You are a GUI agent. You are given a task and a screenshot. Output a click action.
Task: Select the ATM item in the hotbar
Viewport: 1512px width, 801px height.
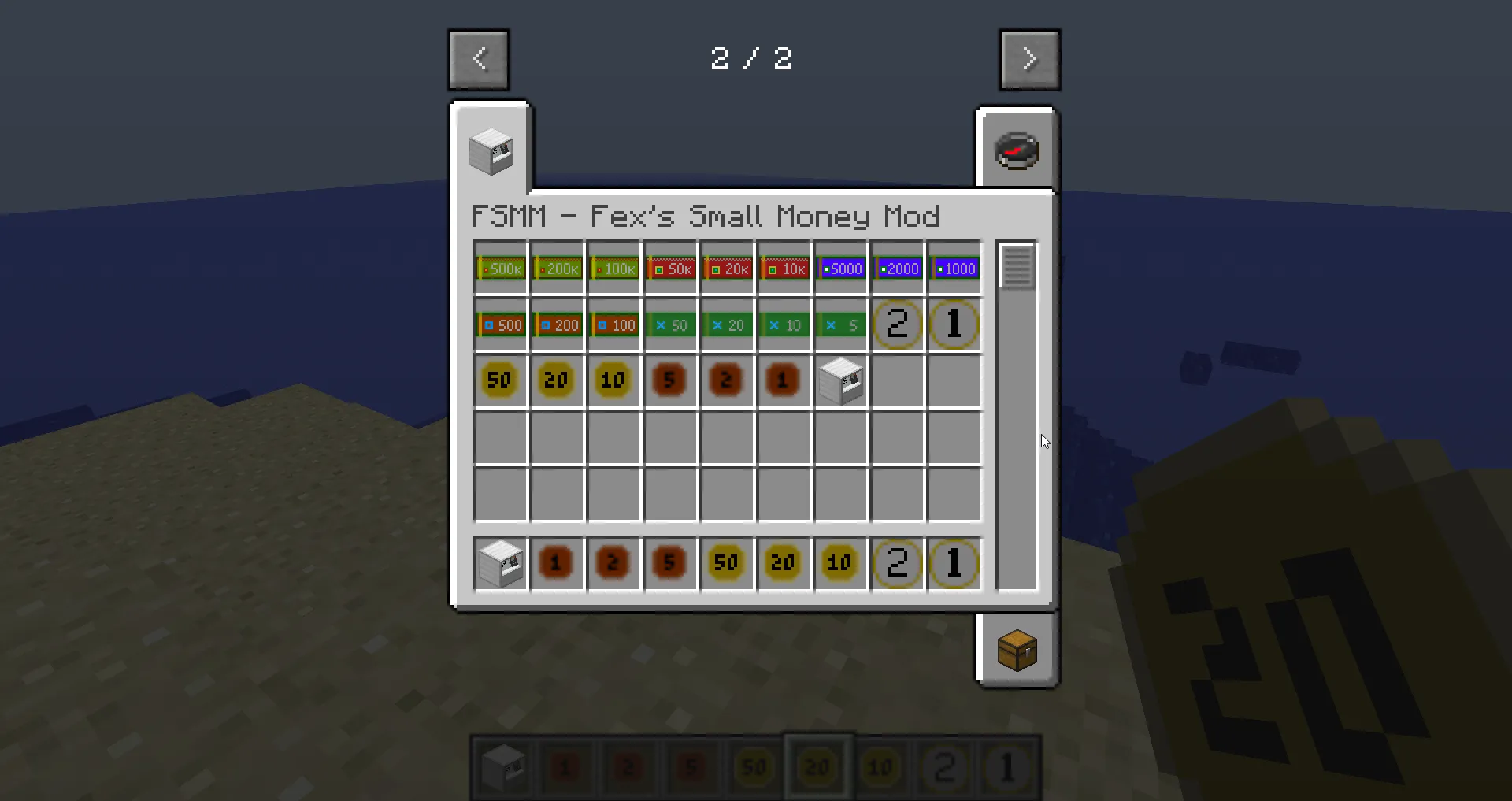498,563
